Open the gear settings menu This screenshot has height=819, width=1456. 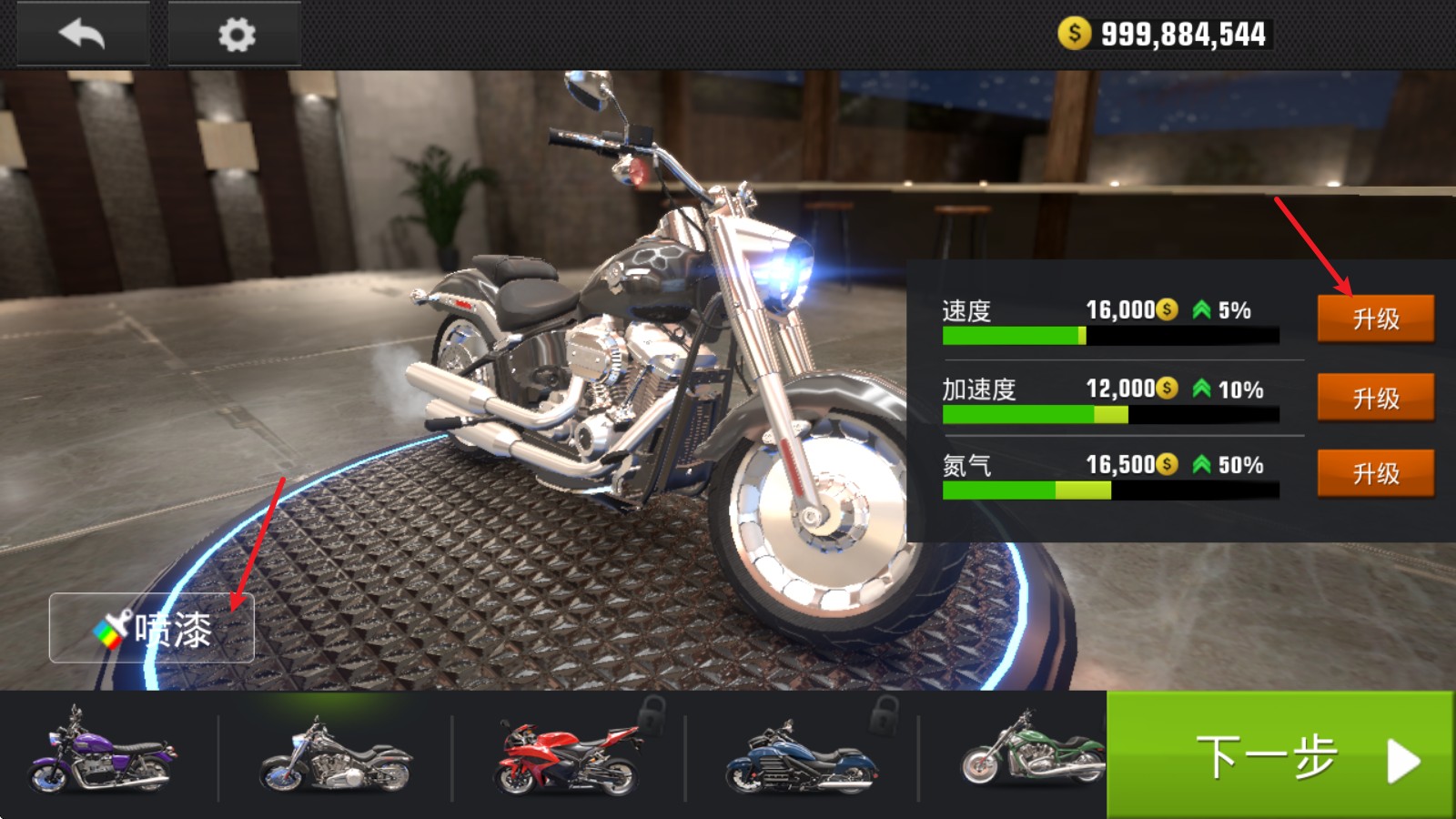[236, 35]
